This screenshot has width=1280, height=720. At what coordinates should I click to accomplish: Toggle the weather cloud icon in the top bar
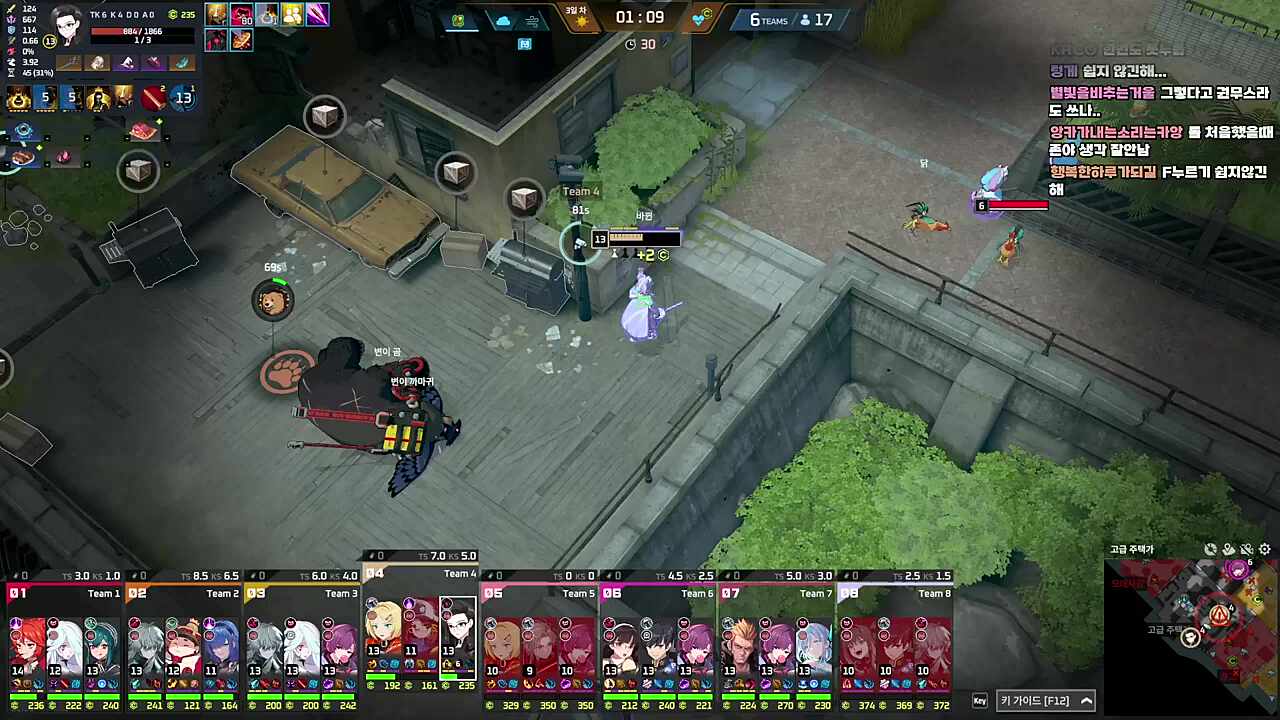click(x=503, y=19)
